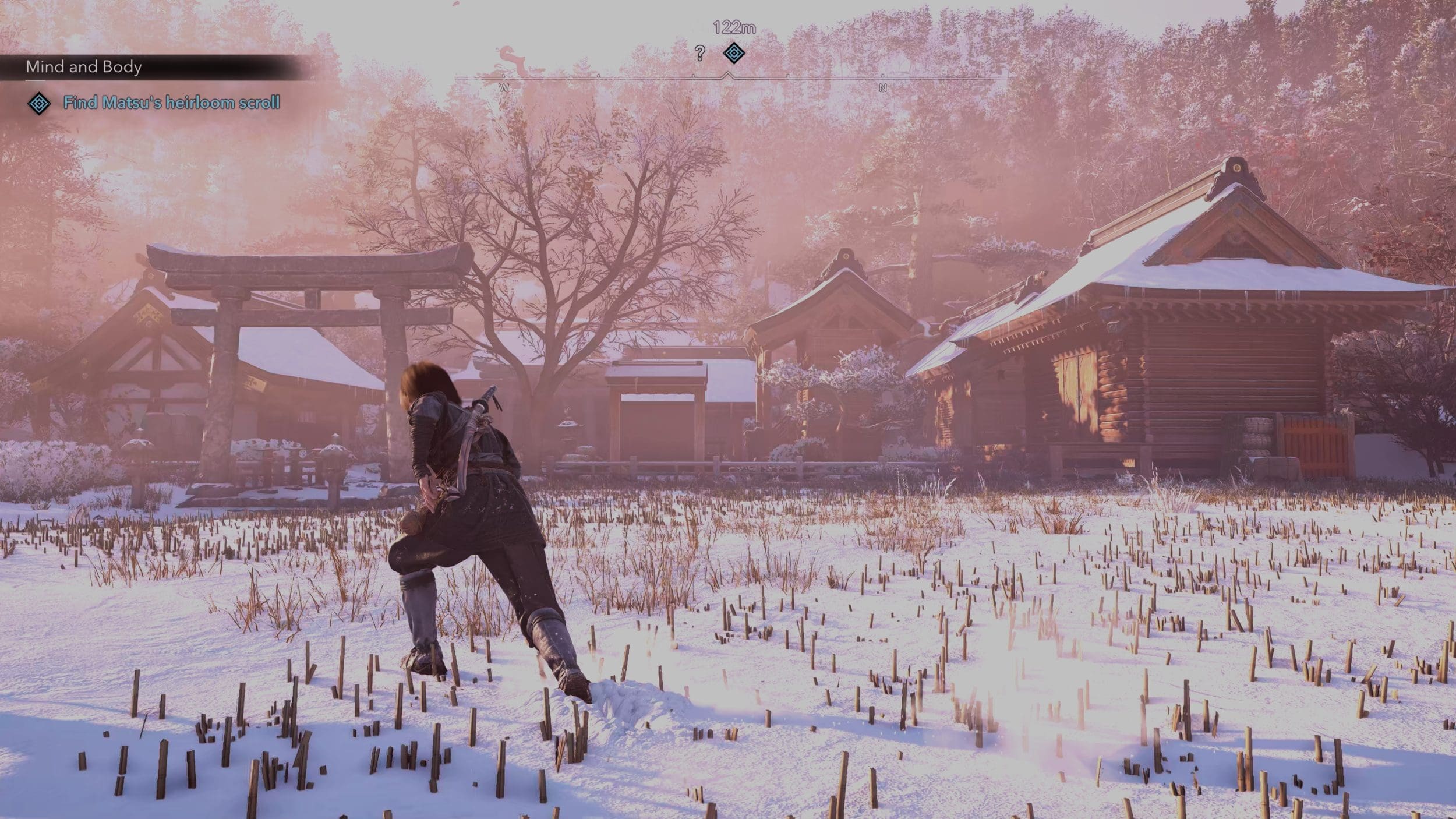
Task: Click the diamond quest marker on the compass
Action: coord(734,53)
